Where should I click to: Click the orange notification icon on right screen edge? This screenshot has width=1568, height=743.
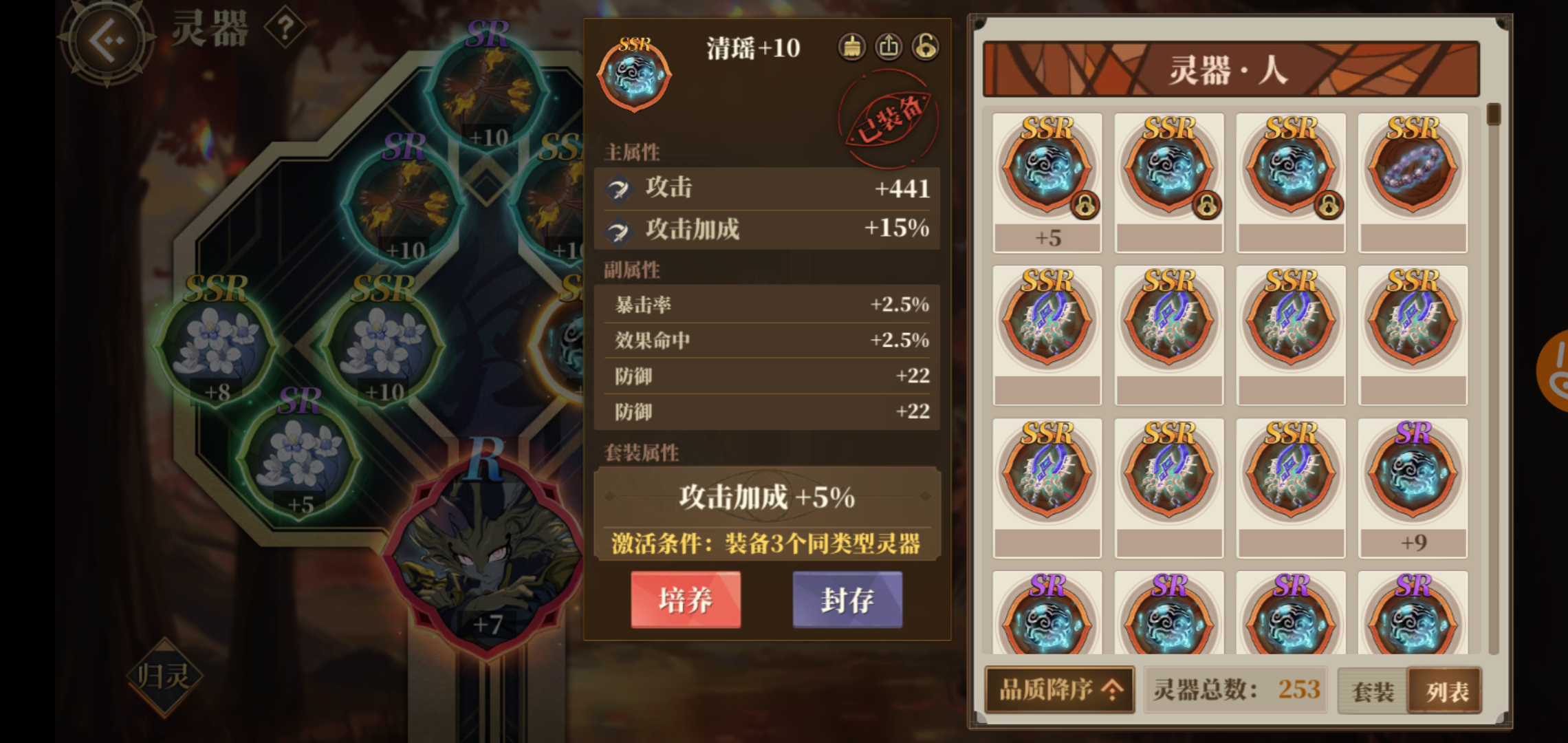point(1560,368)
